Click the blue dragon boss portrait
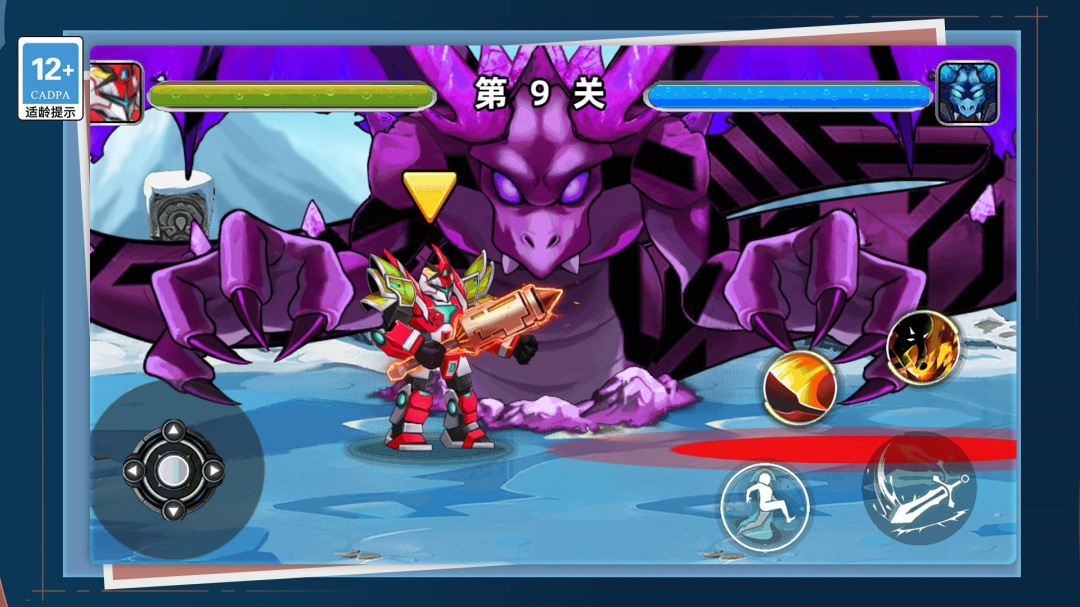 [967, 93]
